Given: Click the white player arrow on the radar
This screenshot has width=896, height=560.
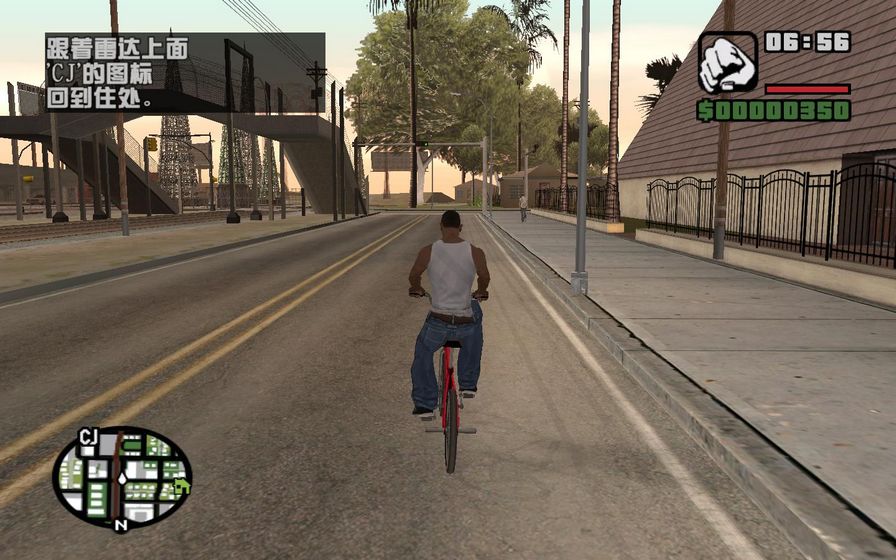Looking at the screenshot, I should tap(121, 478).
